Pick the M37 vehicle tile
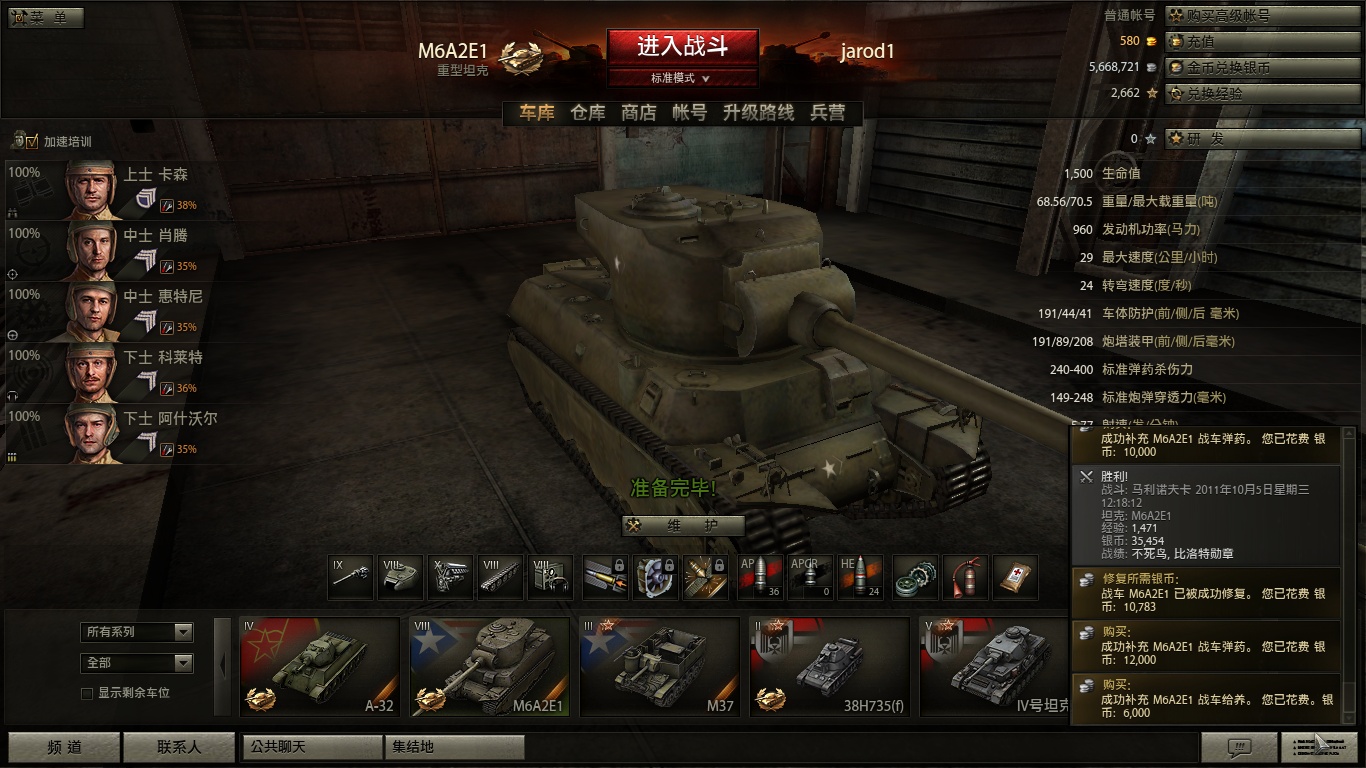The width and height of the screenshot is (1366, 768). 659,666
